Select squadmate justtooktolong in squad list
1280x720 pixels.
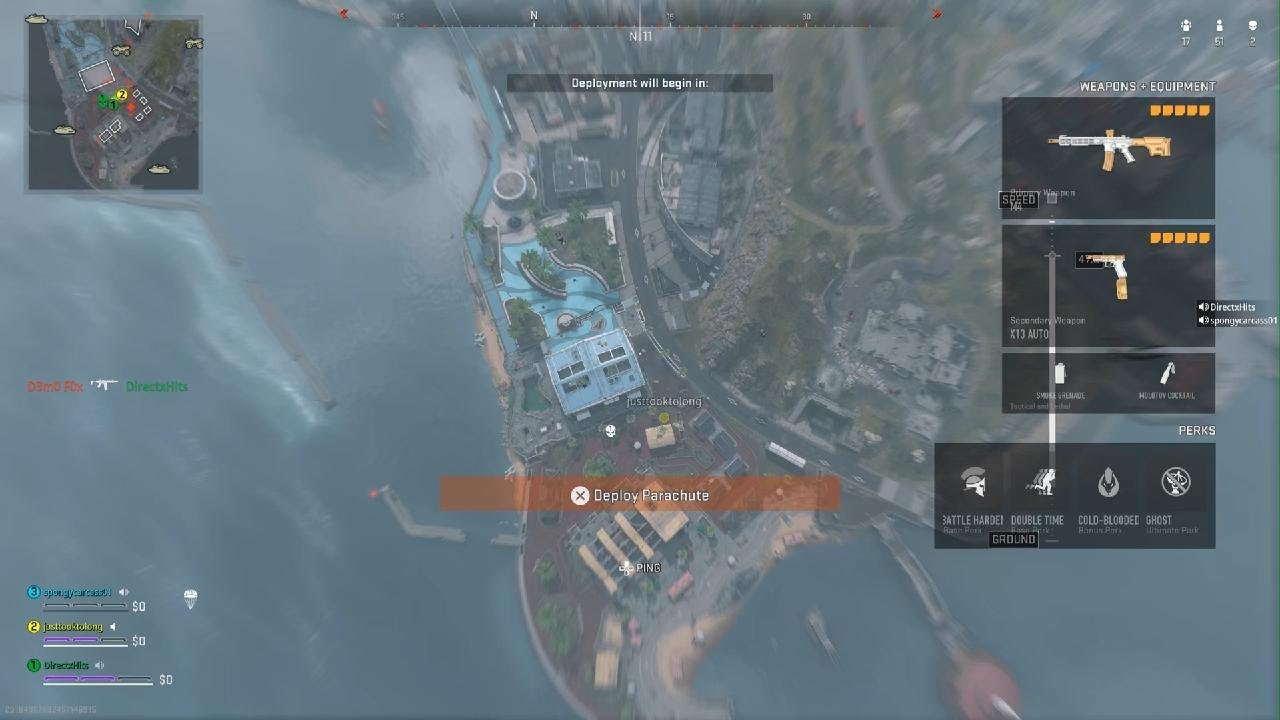tap(73, 627)
